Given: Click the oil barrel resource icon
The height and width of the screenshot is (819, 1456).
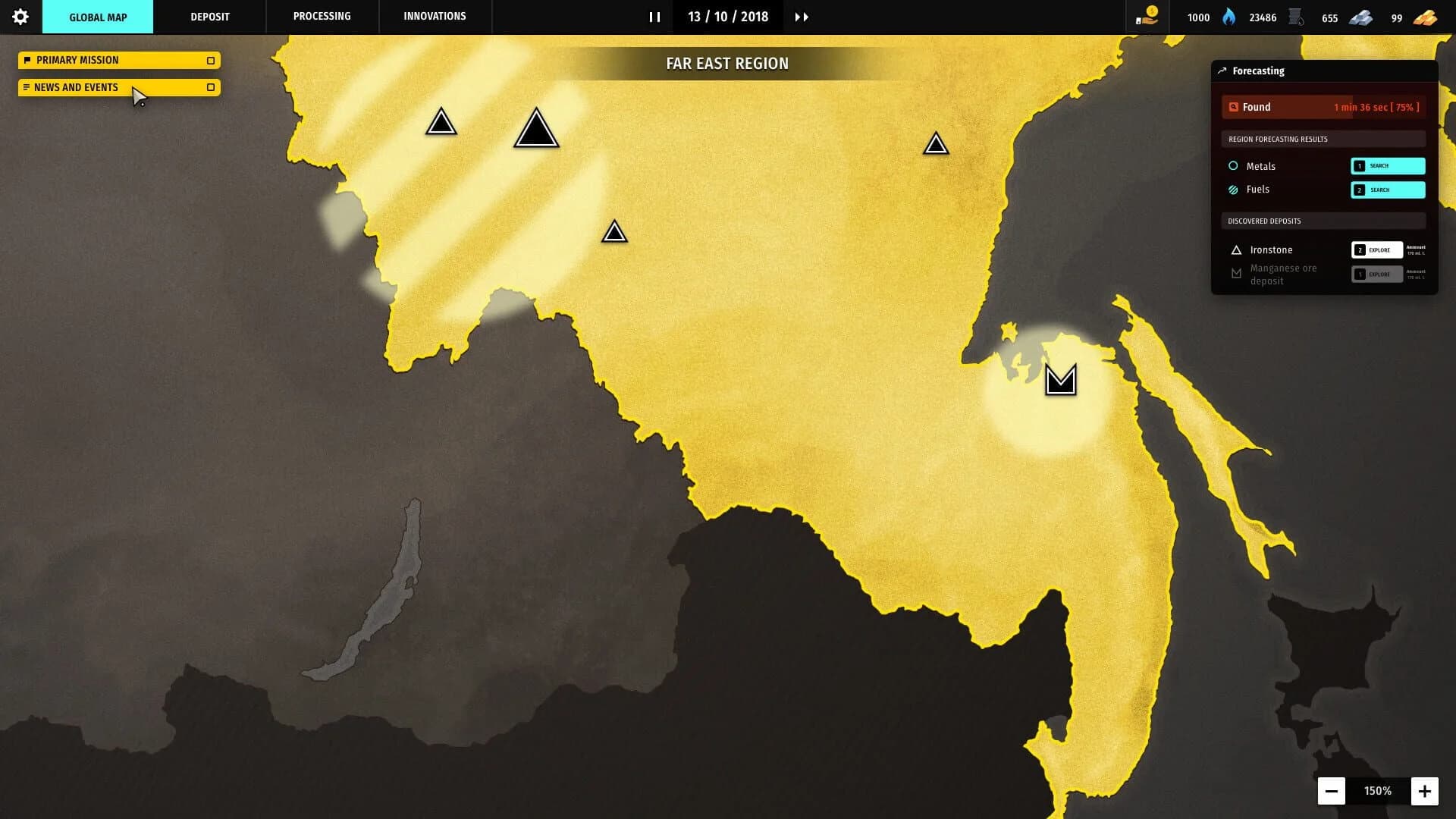Looking at the screenshot, I should point(1294,15).
